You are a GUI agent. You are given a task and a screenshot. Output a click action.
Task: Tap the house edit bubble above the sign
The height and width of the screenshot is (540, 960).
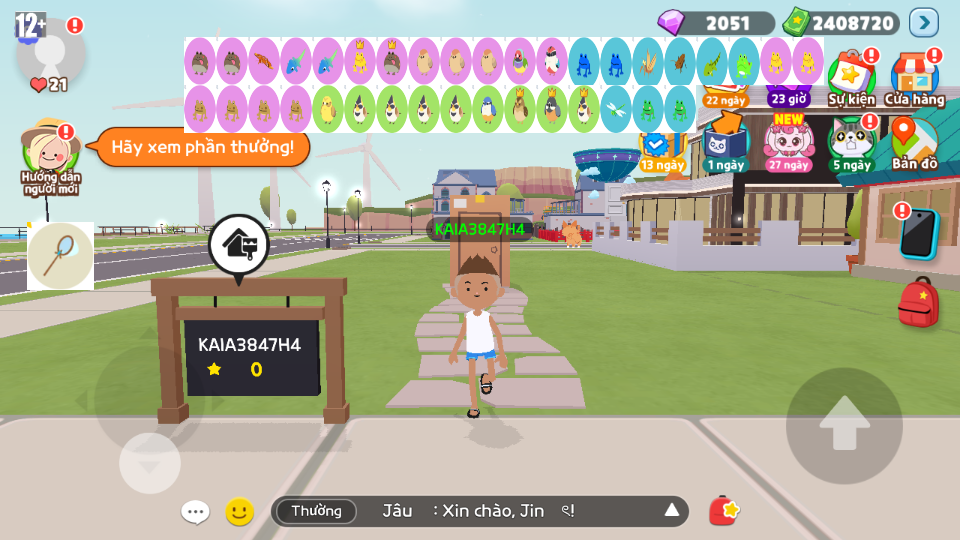coord(238,245)
